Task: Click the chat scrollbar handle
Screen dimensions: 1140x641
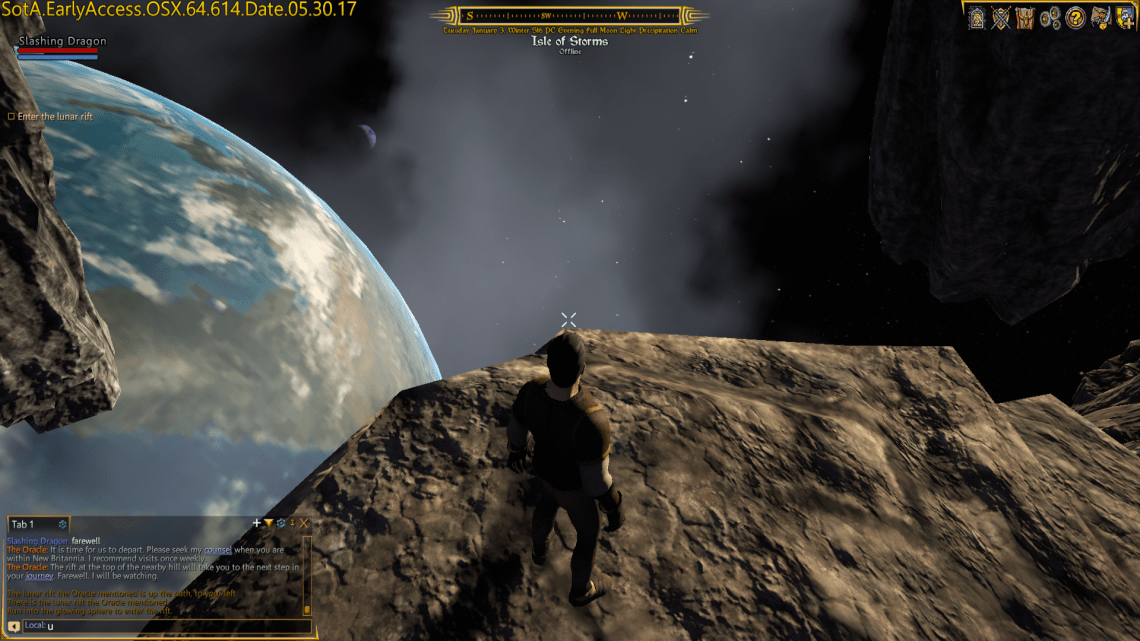Action: [307, 608]
